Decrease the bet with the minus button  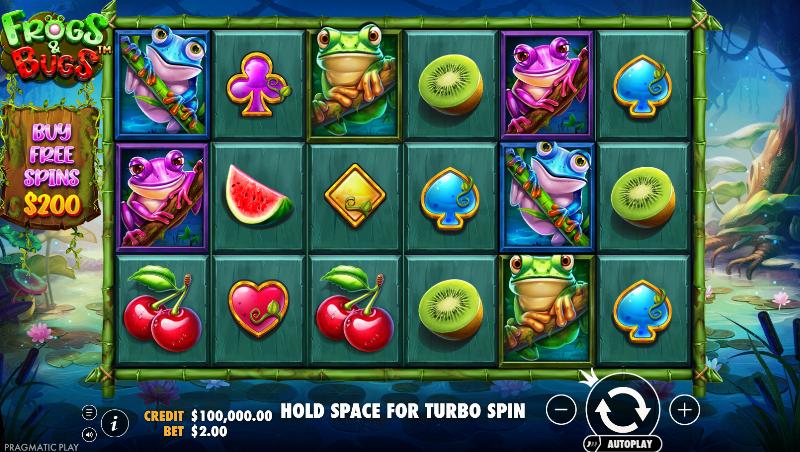[562, 409]
